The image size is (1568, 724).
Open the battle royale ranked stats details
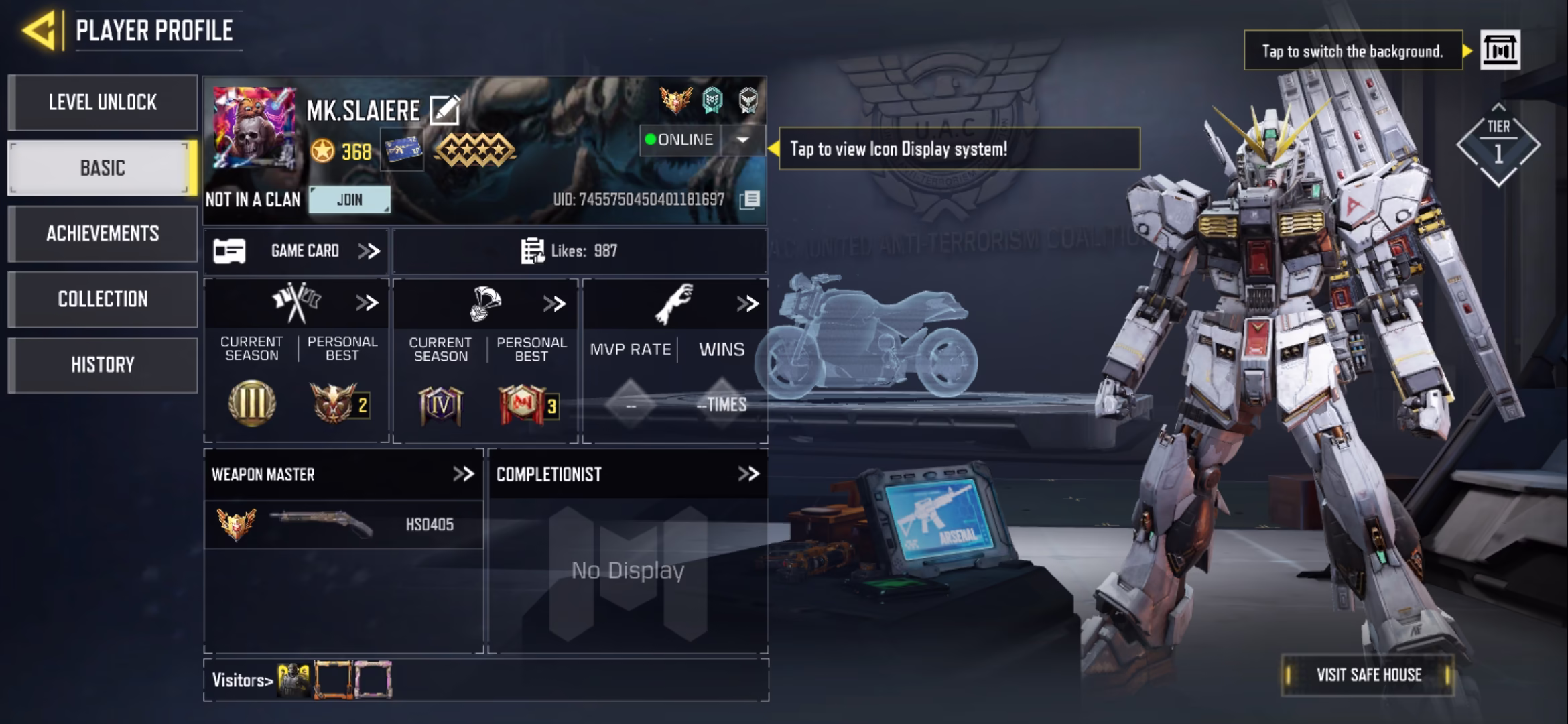click(x=554, y=304)
